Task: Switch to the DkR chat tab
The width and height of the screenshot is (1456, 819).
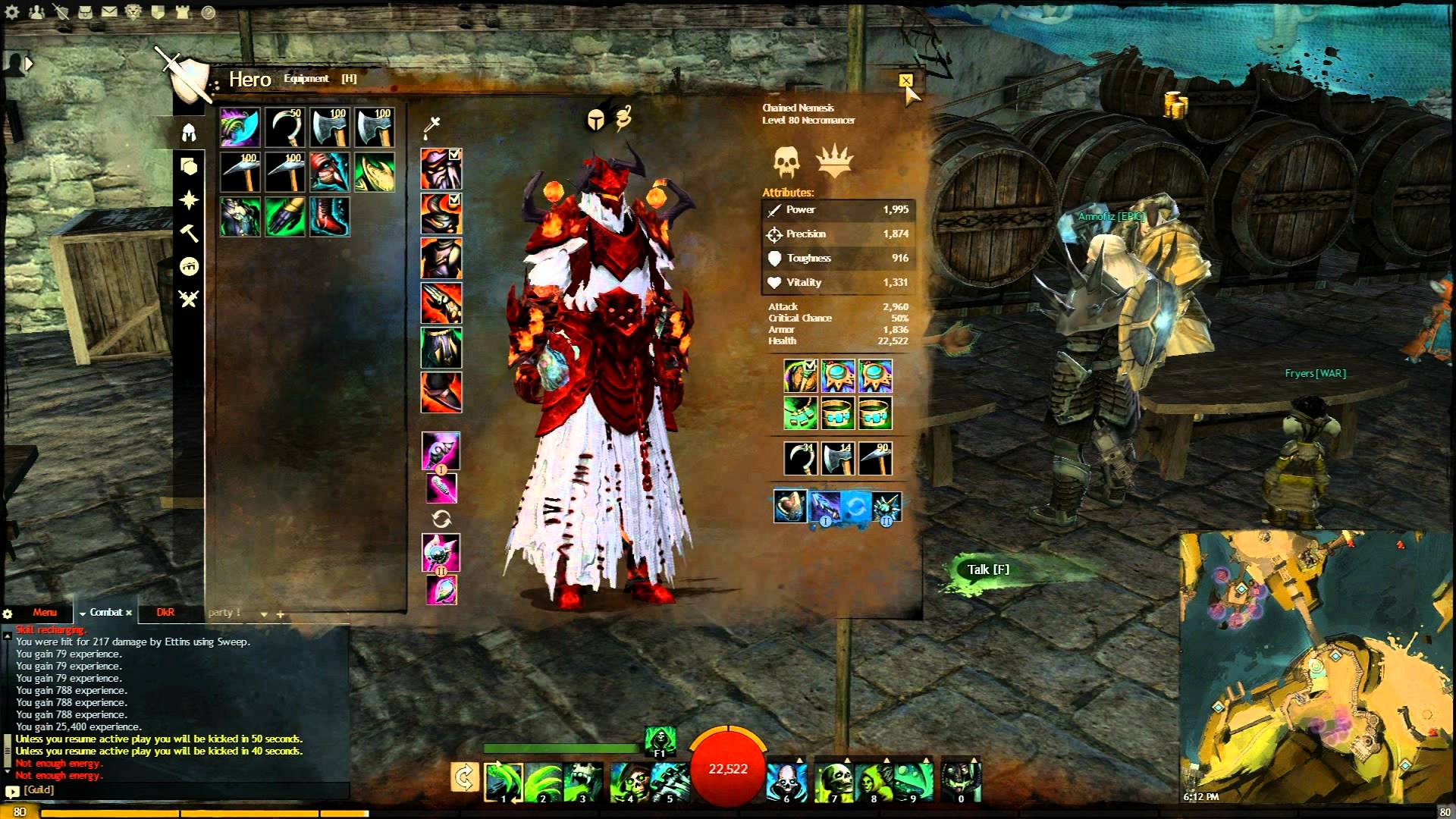Action: click(x=165, y=613)
